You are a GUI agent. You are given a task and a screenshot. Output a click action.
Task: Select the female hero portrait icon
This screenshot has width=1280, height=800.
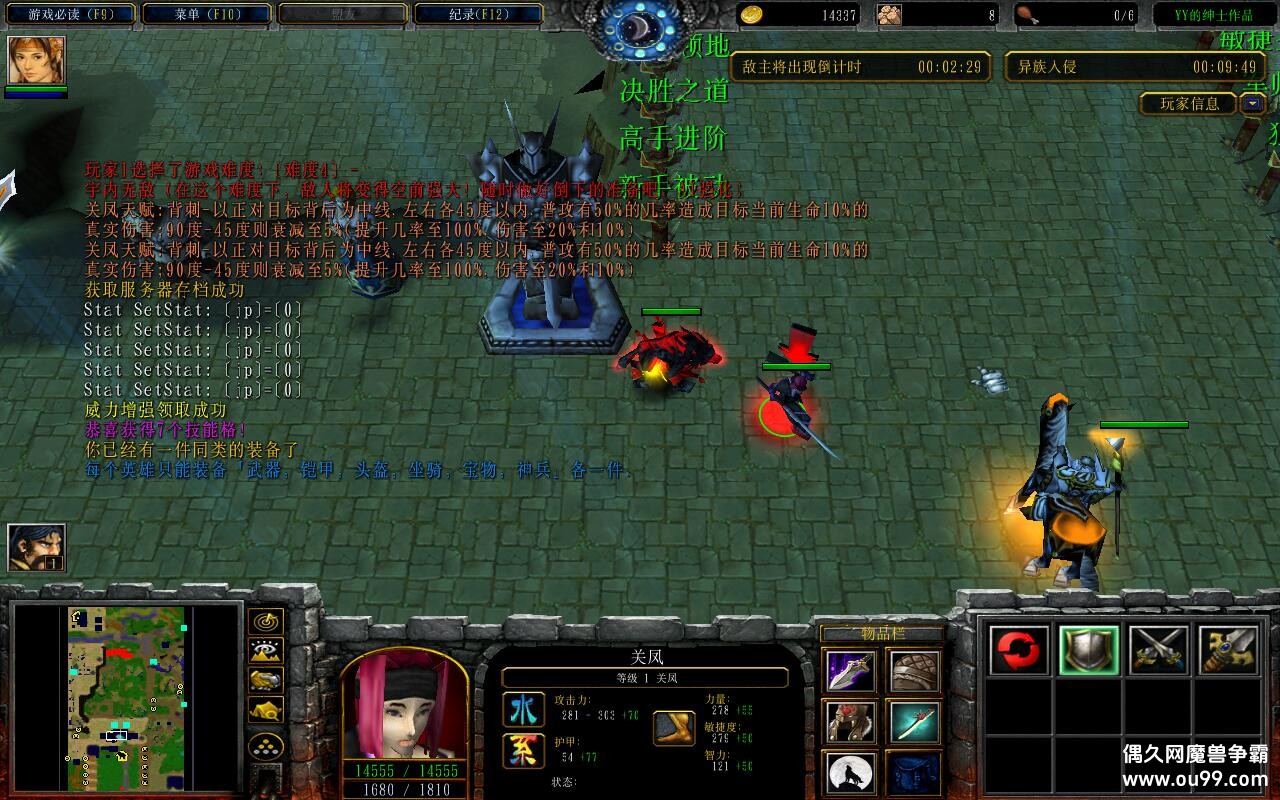(x=37, y=61)
